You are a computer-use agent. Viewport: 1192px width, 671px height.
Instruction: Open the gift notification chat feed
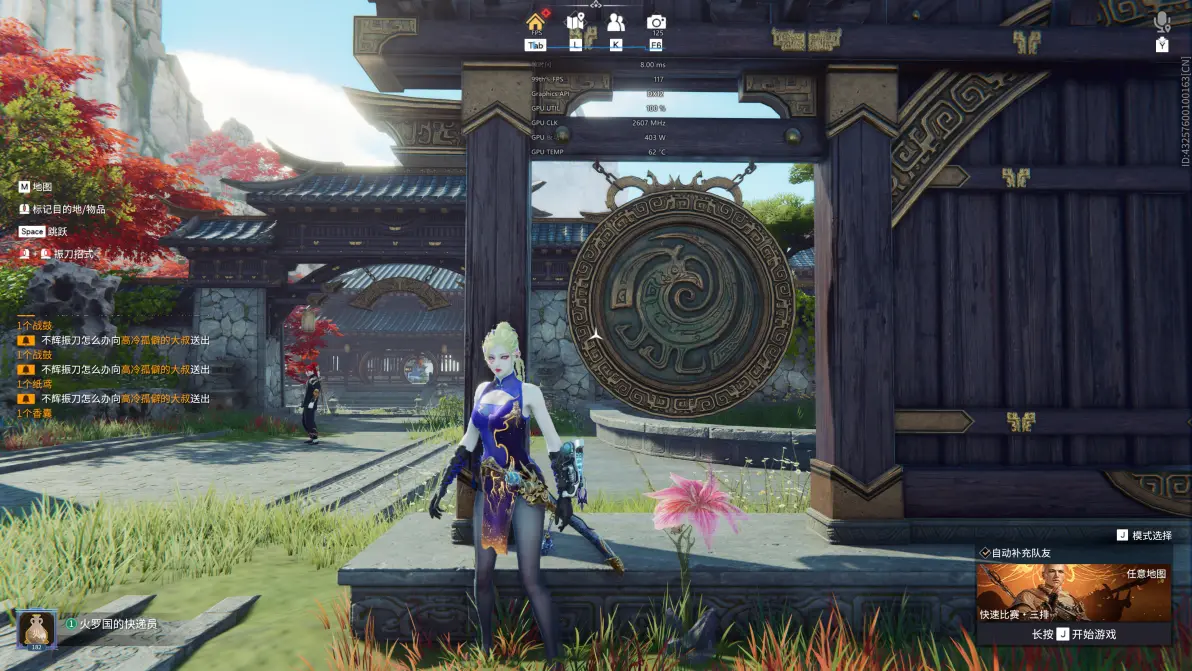pyautogui.click(x=113, y=369)
